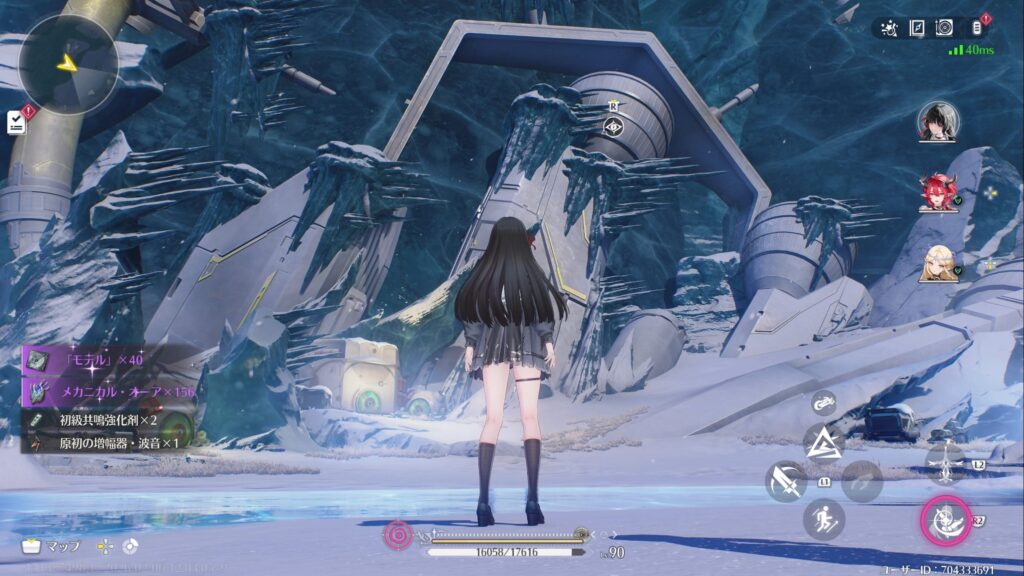Open the circular minimap

point(69,63)
